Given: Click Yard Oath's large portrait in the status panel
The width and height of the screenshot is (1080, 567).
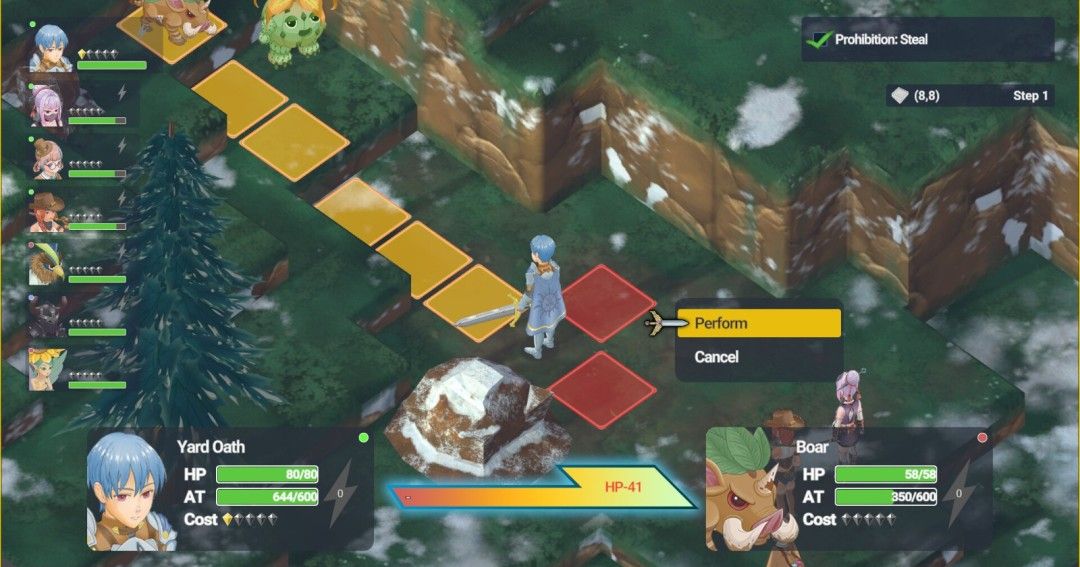Looking at the screenshot, I should [x=128, y=492].
